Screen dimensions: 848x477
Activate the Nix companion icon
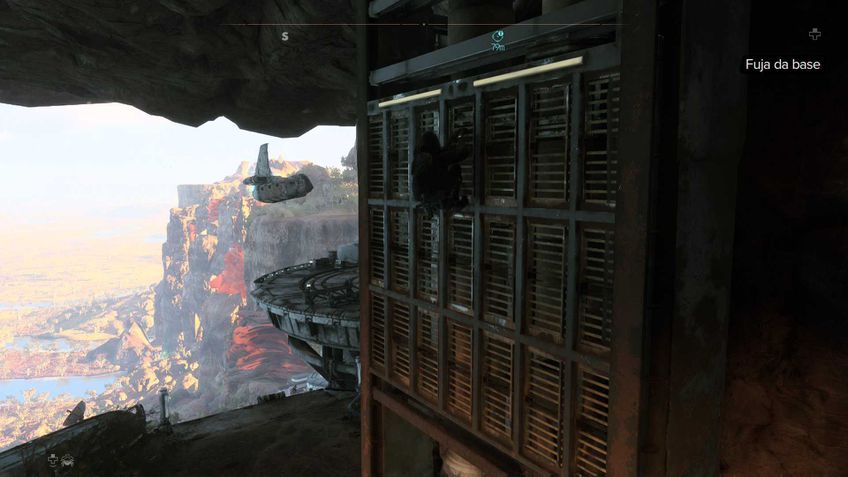68,460
